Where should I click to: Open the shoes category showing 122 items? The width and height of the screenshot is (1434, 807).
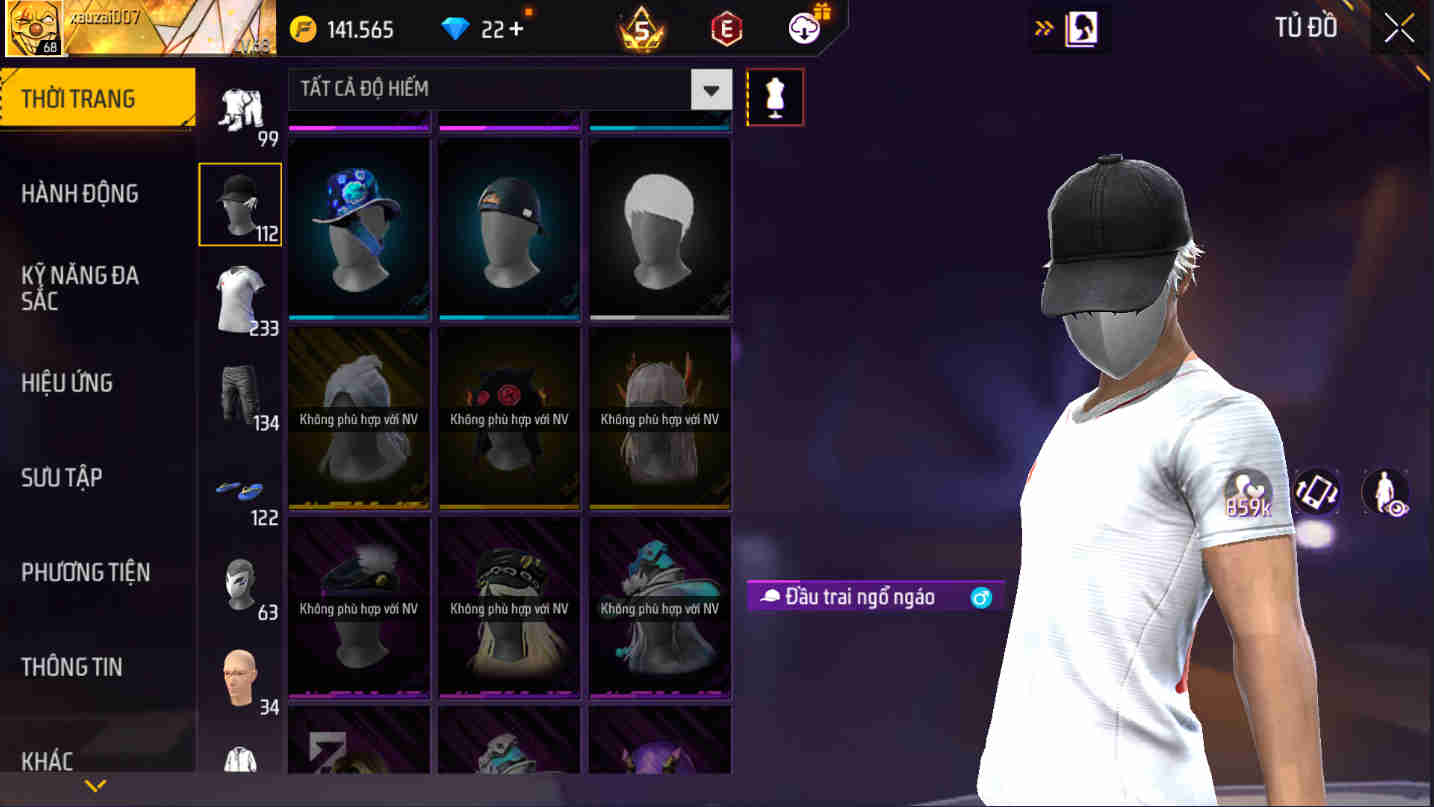click(240, 490)
